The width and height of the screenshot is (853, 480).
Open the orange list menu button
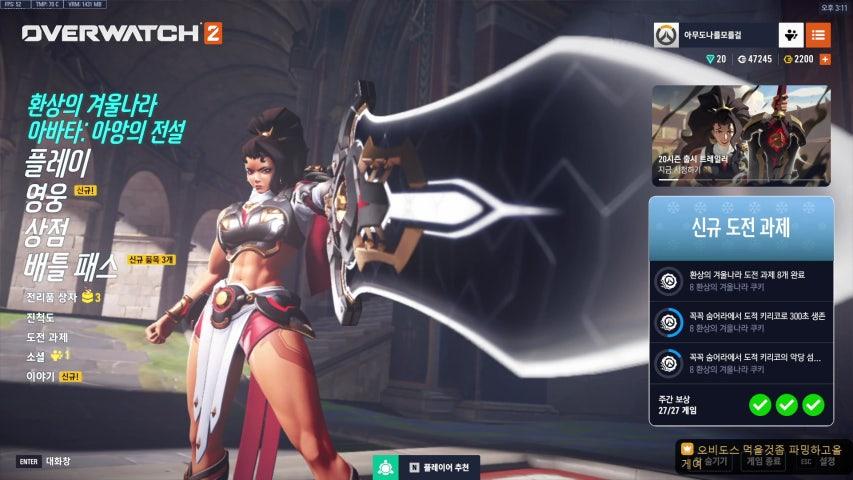pos(818,35)
